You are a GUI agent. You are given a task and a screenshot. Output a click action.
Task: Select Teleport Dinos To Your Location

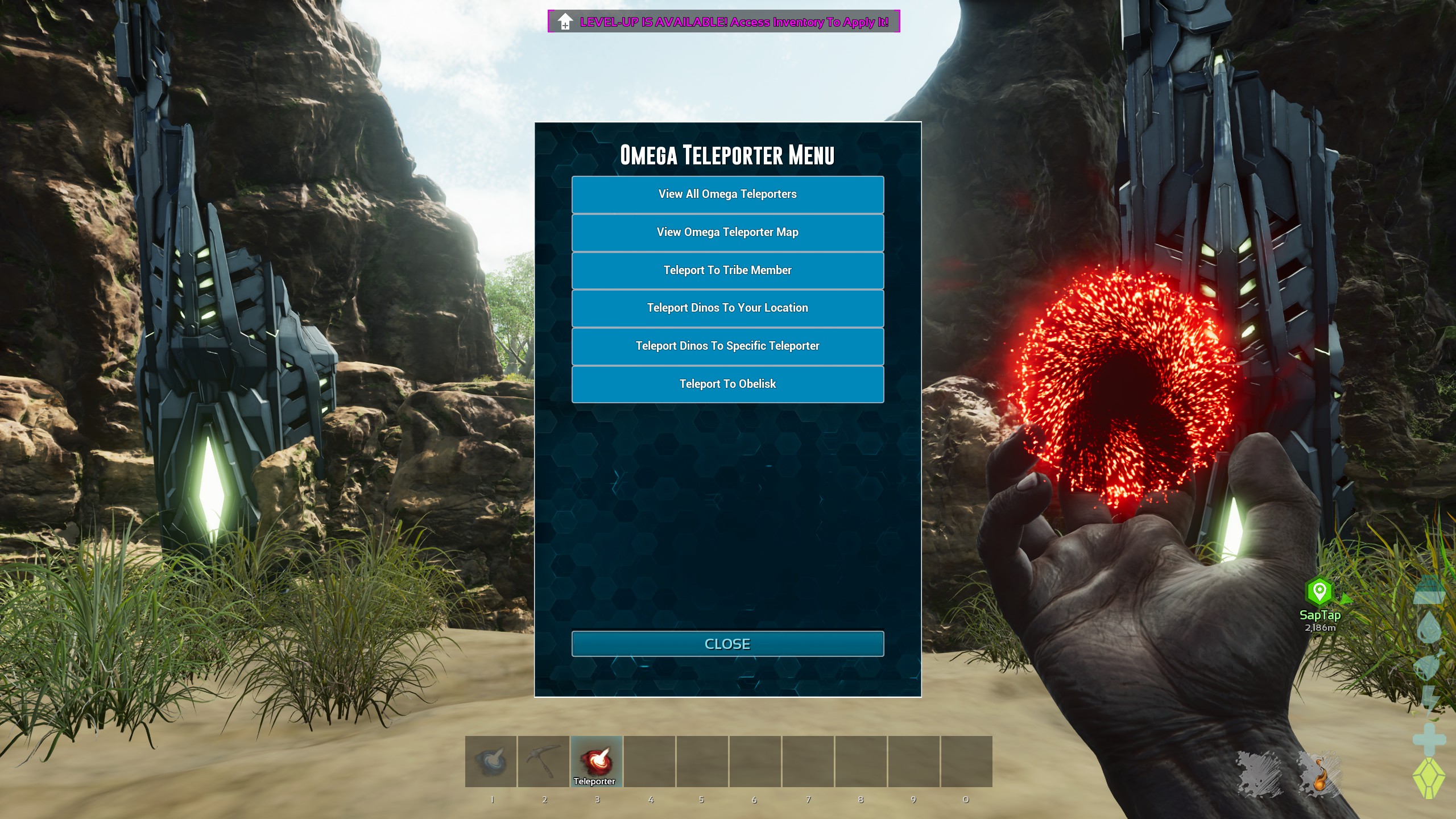(x=727, y=308)
